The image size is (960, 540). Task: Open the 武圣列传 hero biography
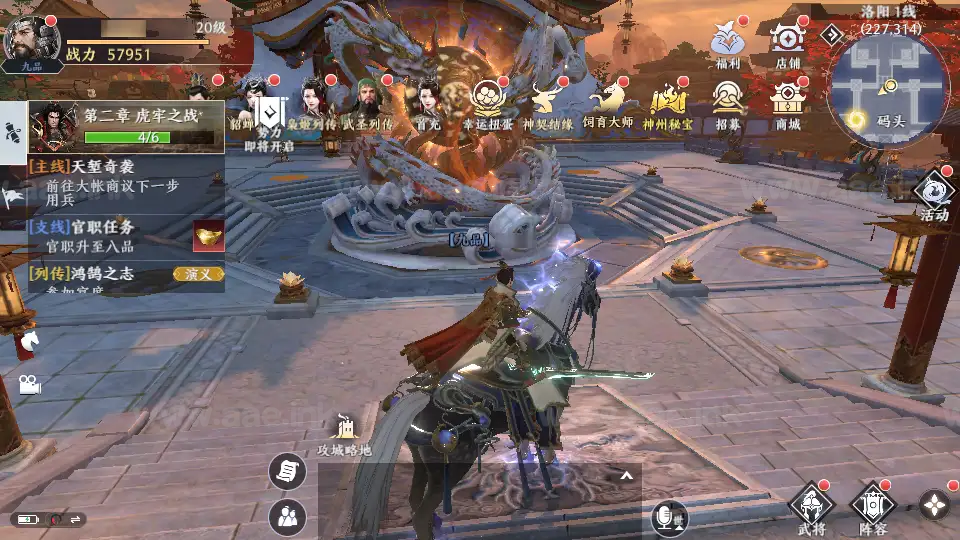pyautogui.click(x=367, y=104)
